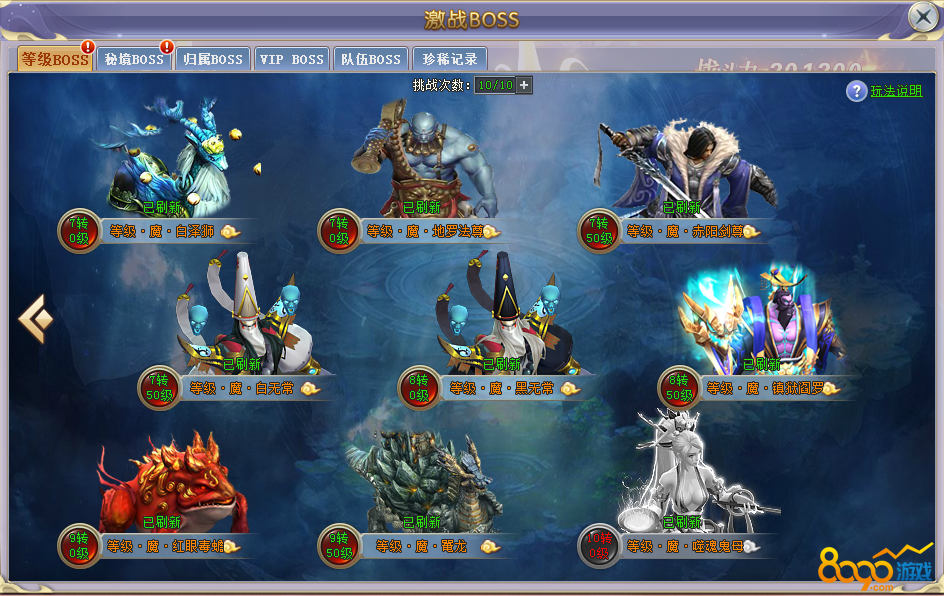Open the 秘境BOSS tab
Image resolution: width=944 pixels, height=596 pixels.
(134, 59)
